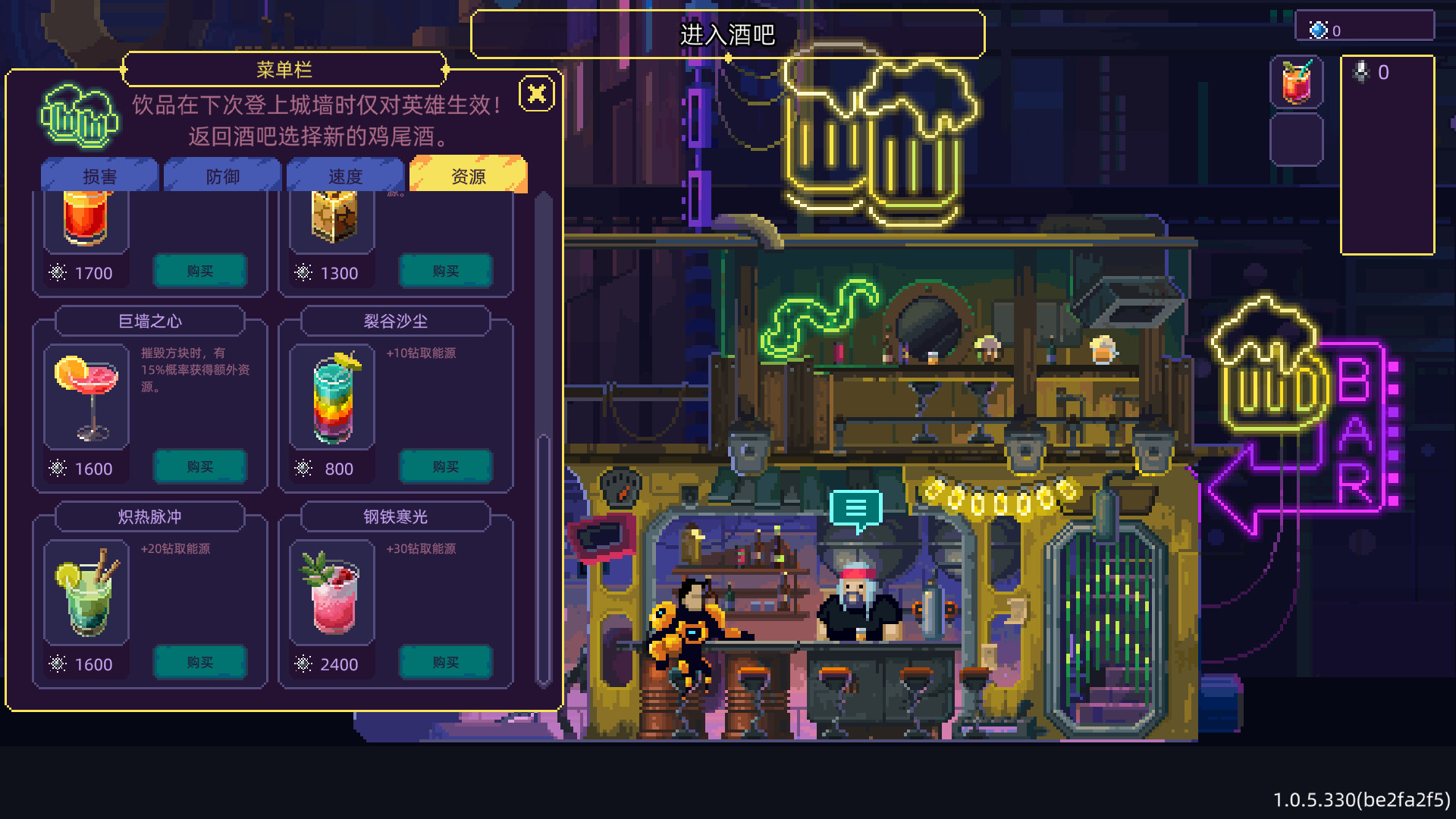Open the bartender's speech bubble

[855, 508]
